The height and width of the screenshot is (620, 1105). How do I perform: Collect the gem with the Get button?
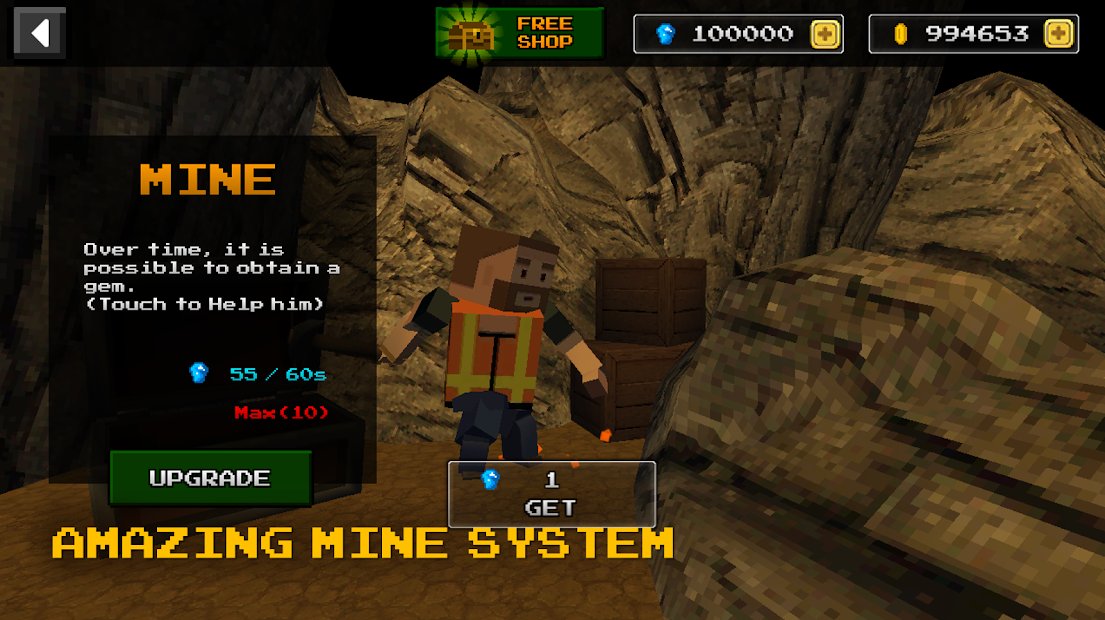pyautogui.click(x=551, y=494)
